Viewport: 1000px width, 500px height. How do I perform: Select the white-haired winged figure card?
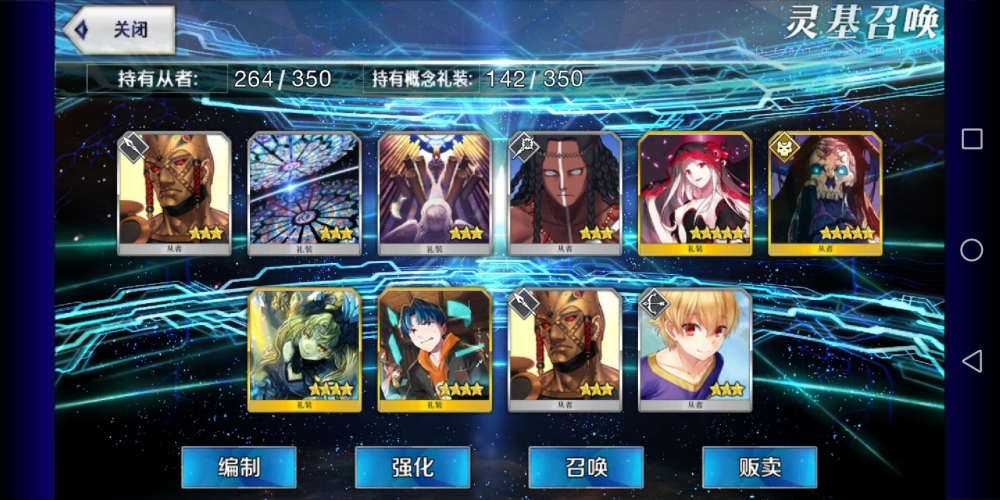tap(435, 193)
